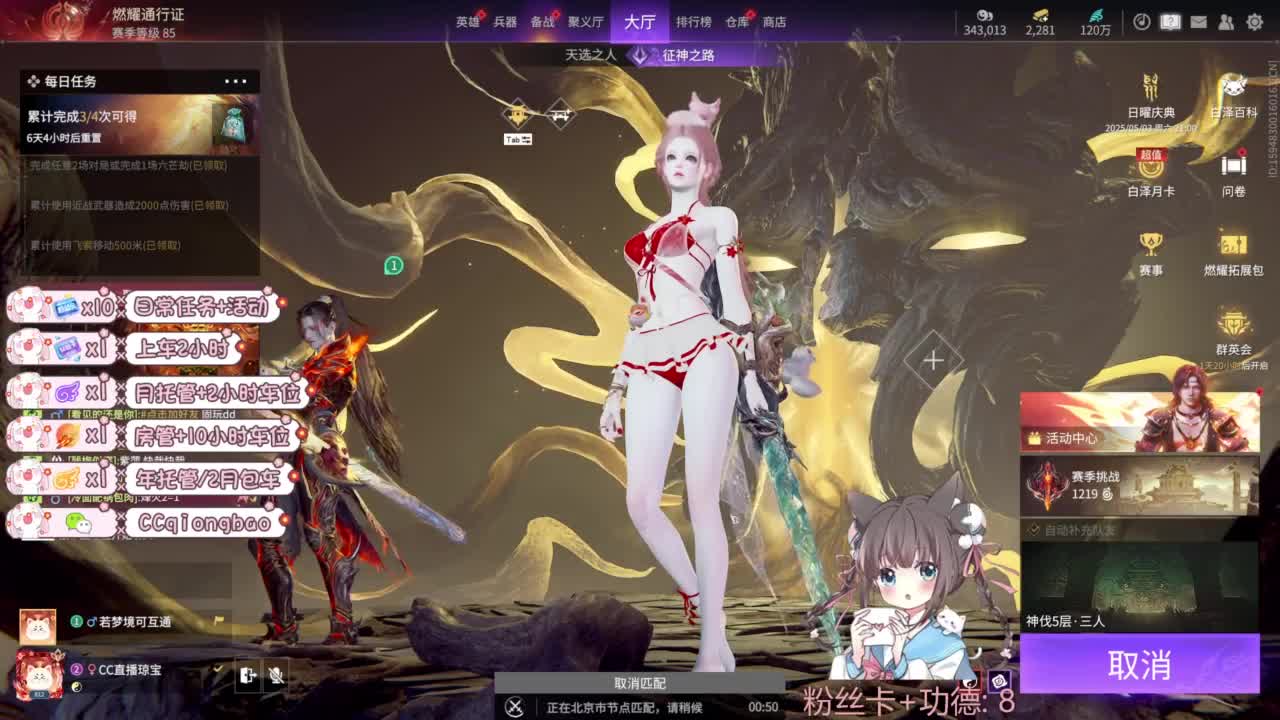This screenshot has height=720, width=1280.
Task: Open the 每日任务 panel options via the ellipsis
Action: pos(236,81)
